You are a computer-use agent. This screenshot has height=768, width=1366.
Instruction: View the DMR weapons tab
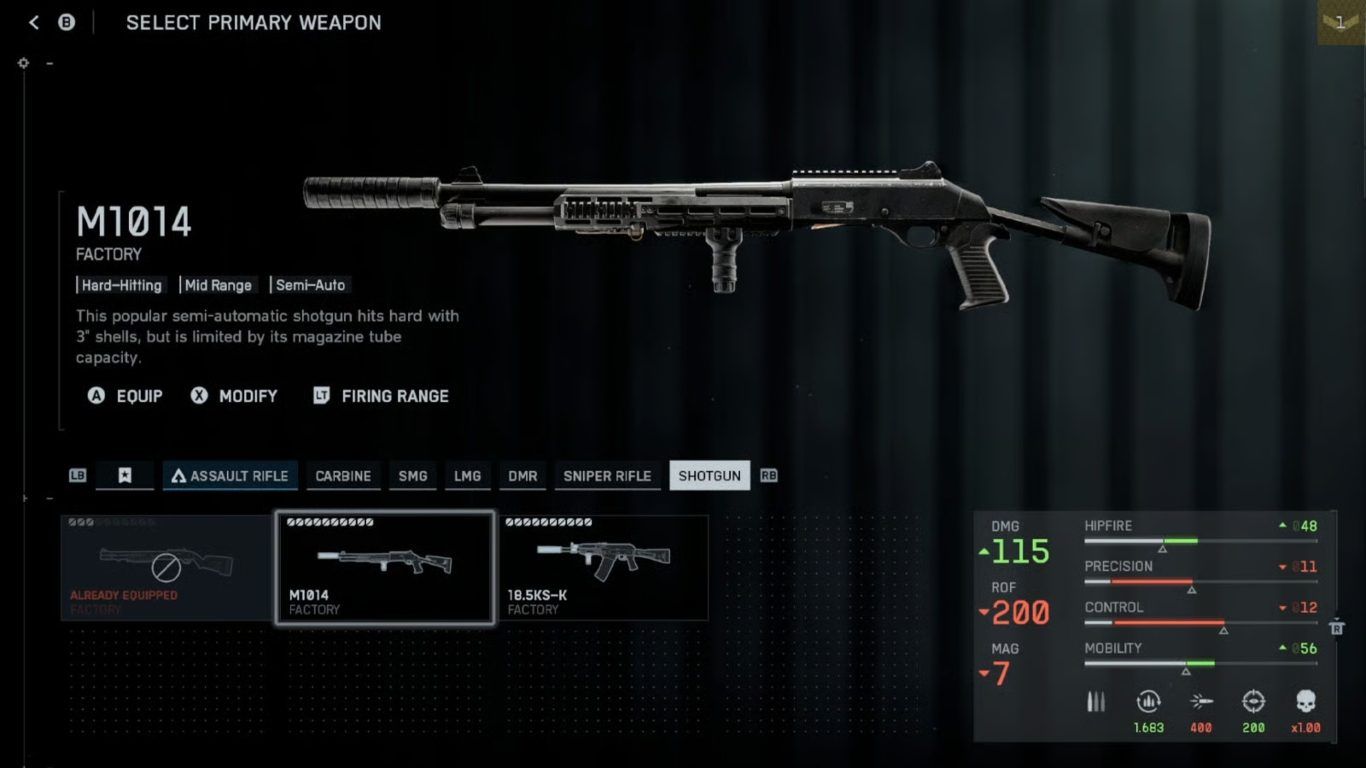tap(522, 476)
